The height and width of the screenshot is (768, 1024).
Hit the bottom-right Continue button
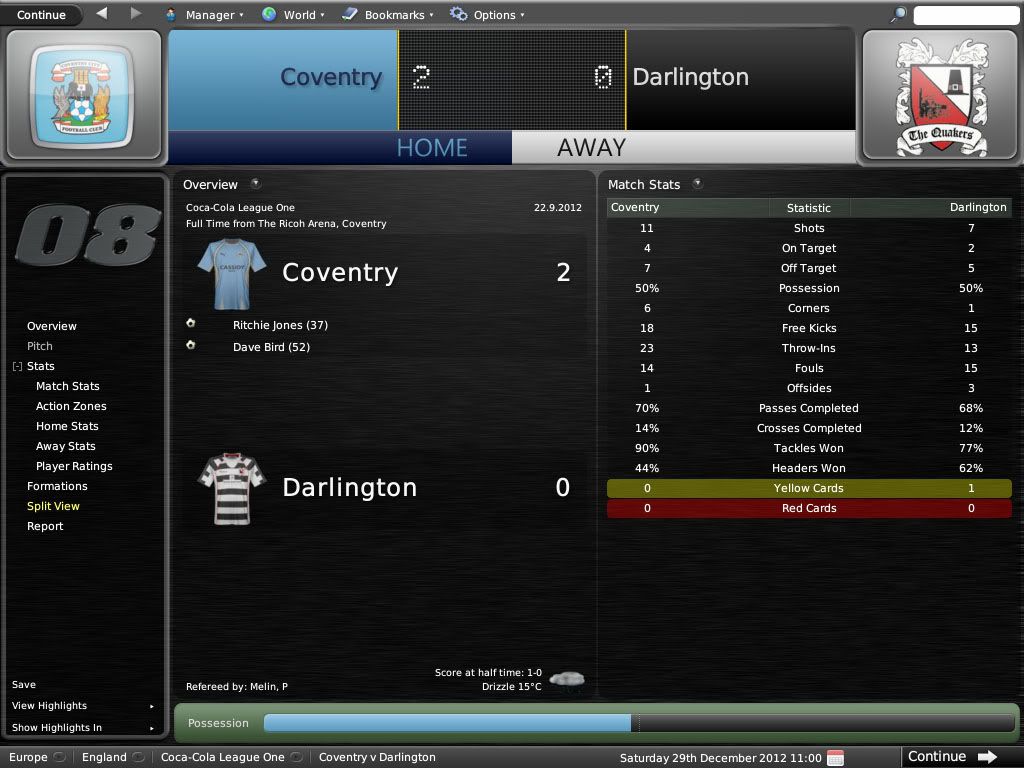pyautogui.click(x=952, y=757)
